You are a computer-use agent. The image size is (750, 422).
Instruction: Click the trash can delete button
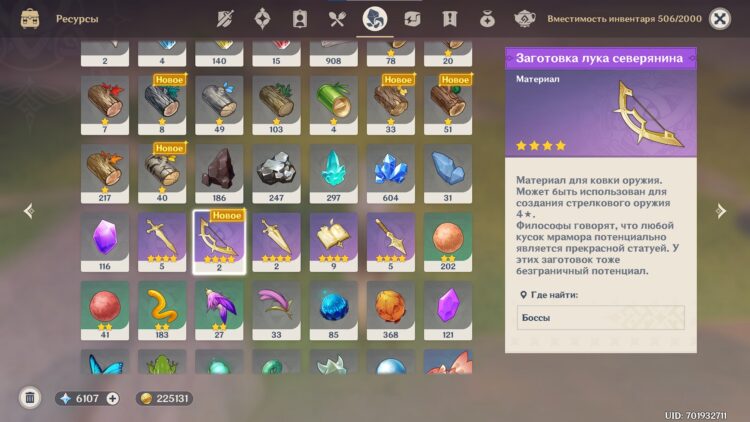[30, 398]
